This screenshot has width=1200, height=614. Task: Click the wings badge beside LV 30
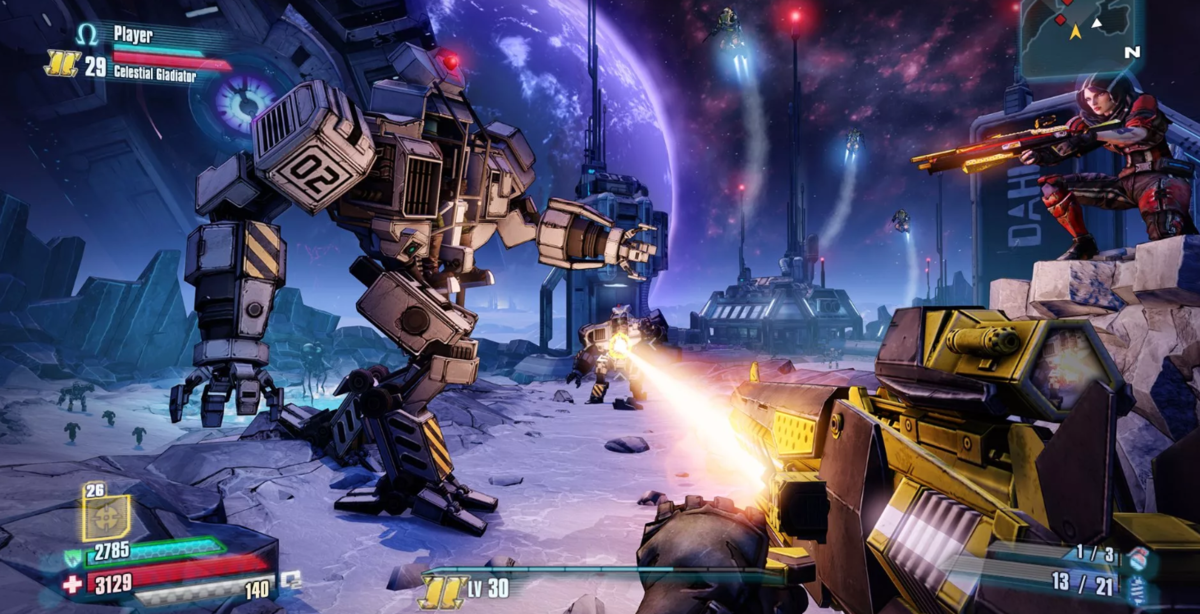tap(442, 590)
